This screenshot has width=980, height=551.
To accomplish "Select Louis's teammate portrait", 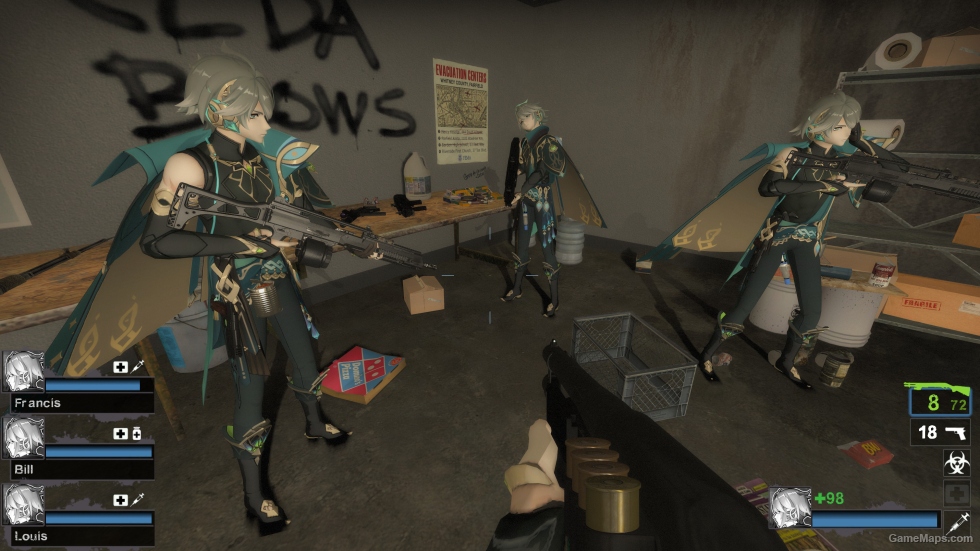I will click(23, 505).
